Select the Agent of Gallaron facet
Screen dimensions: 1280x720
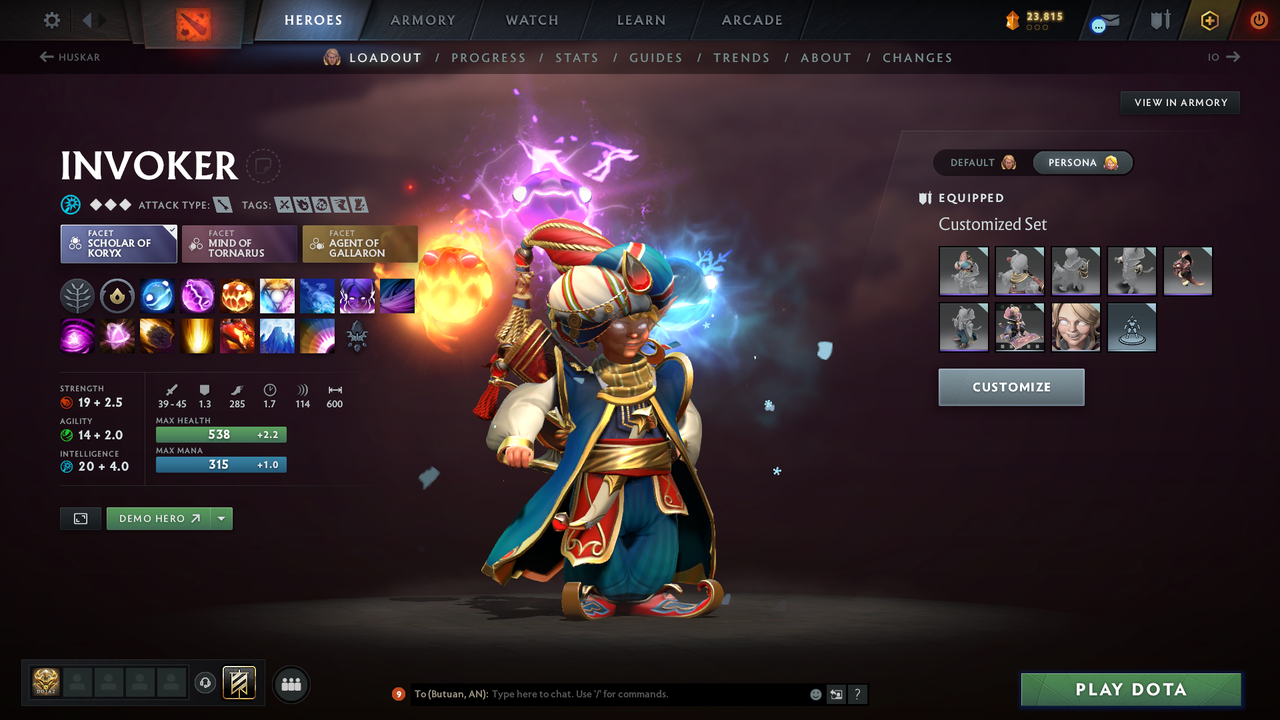360,243
